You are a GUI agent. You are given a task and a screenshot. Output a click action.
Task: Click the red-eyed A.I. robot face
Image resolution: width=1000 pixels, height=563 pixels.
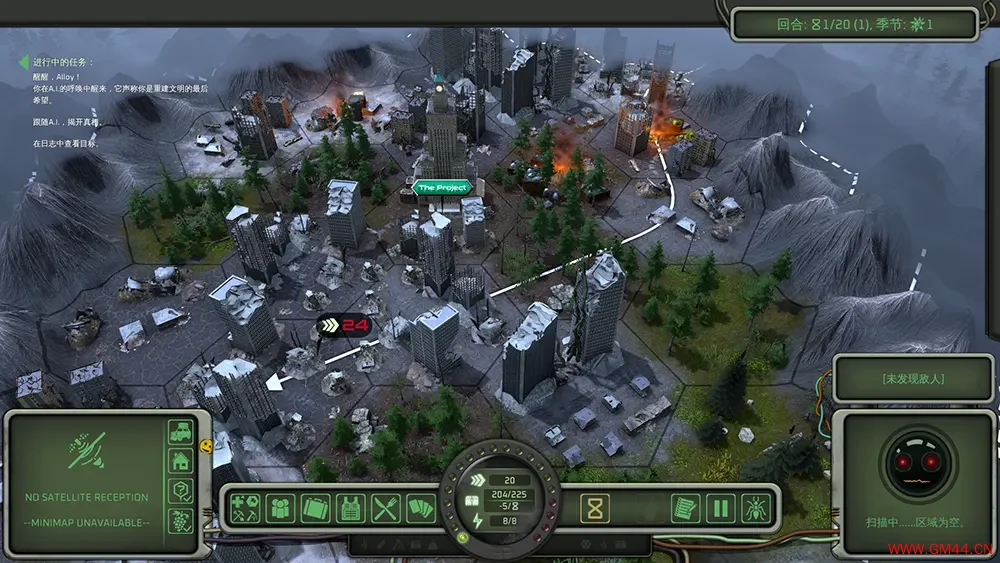point(919,464)
